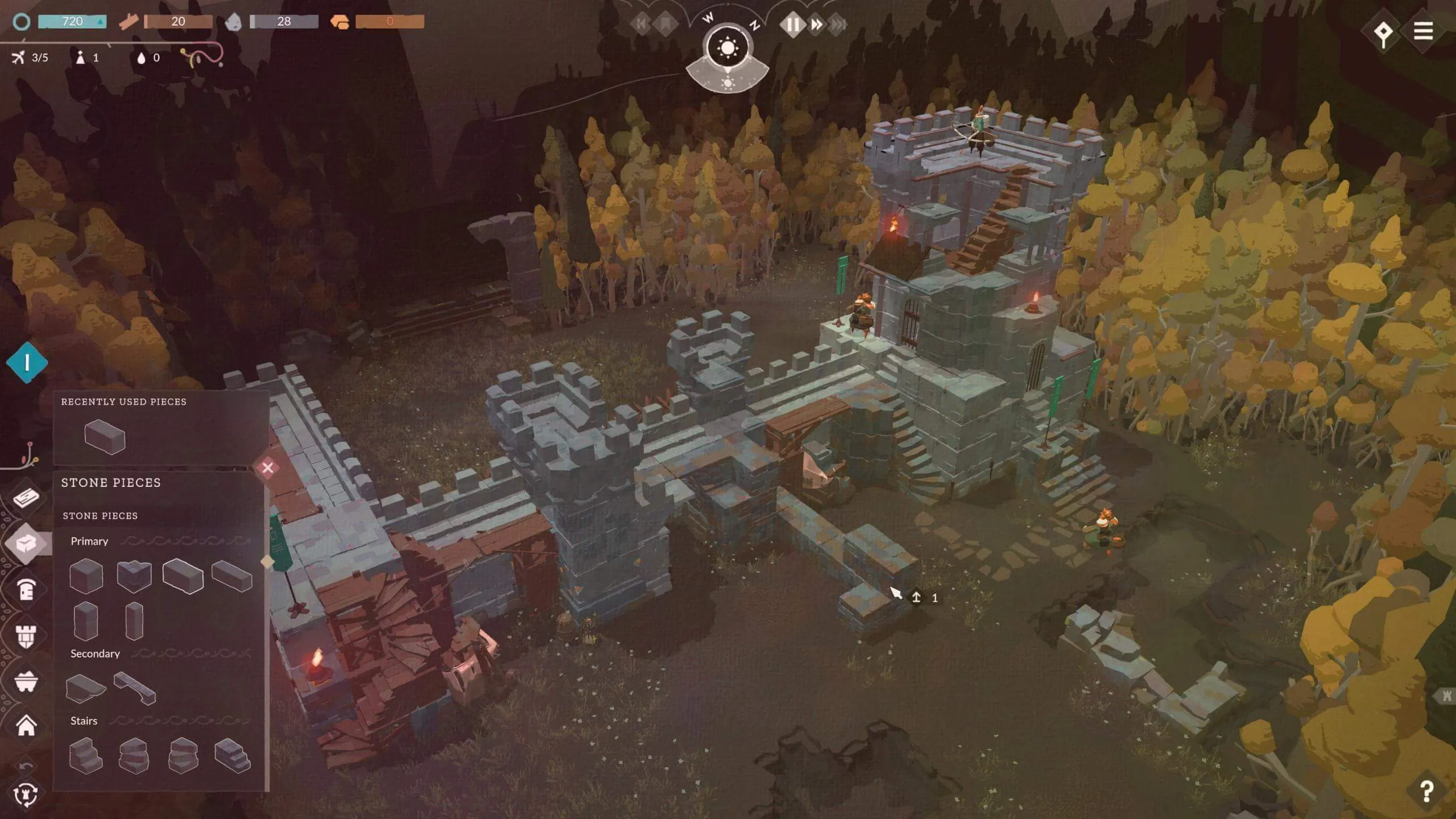Speed up time with the double-arrow button
1456x819 pixels.
click(x=817, y=24)
